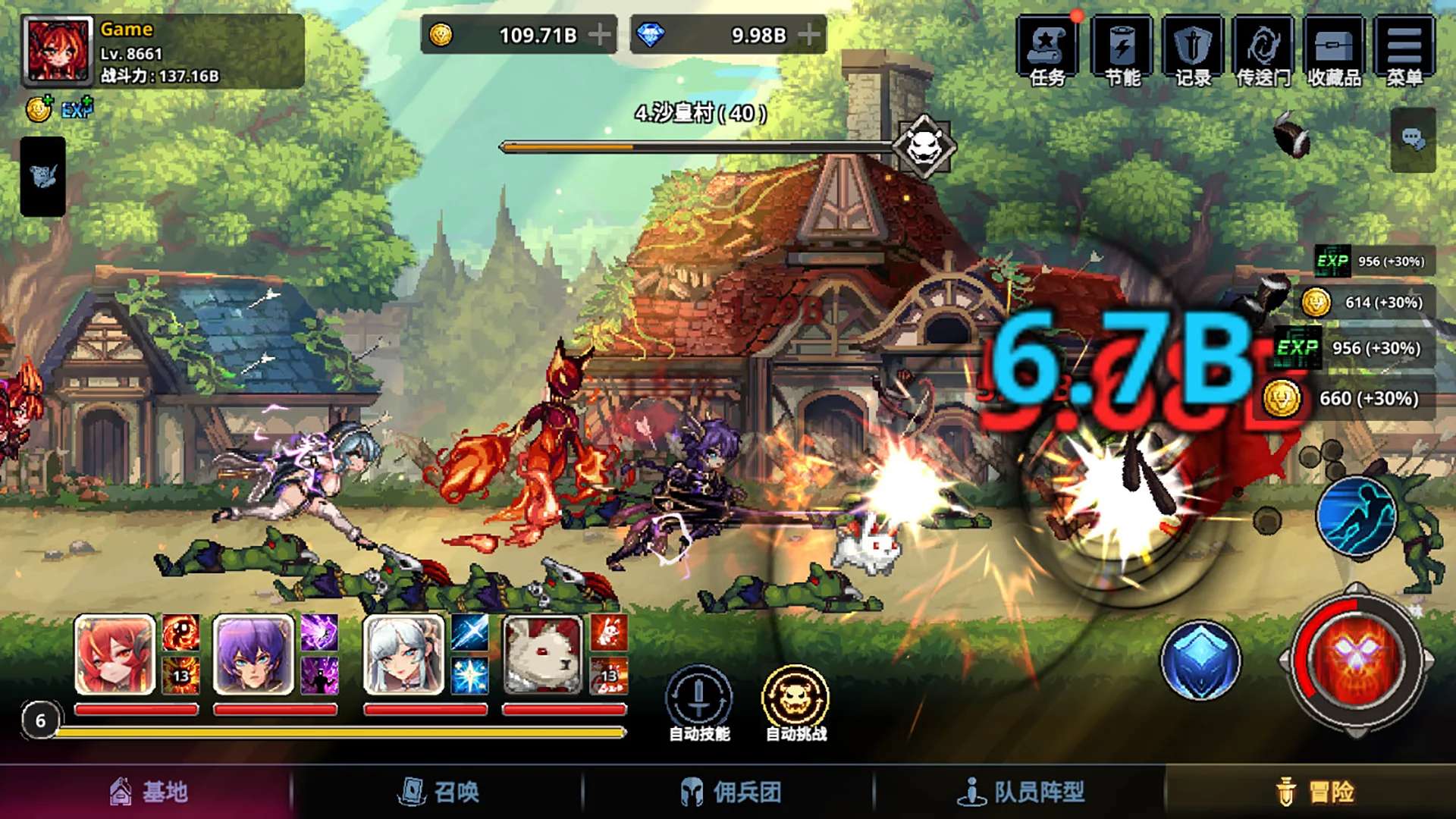
Task: Open the chat bubble panel
Action: click(x=1412, y=139)
